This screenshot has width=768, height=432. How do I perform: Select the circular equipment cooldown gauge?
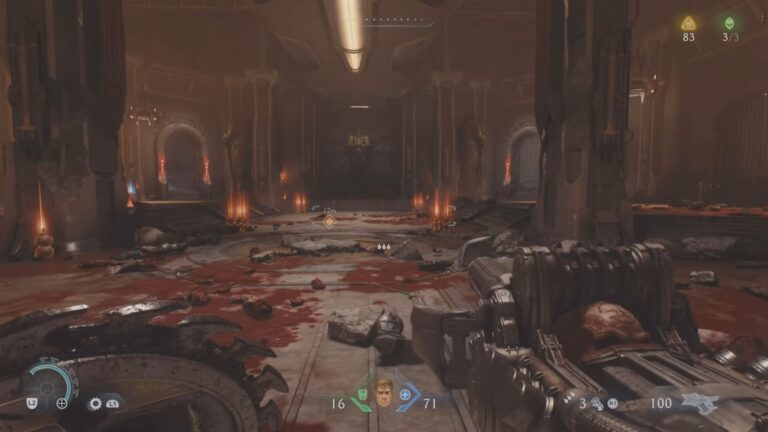pyautogui.click(x=47, y=384)
